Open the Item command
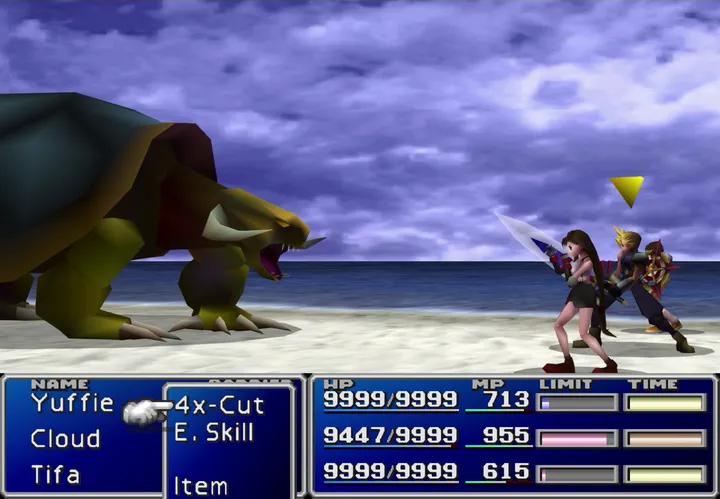This screenshot has width=720, height=499. point(201,486)
